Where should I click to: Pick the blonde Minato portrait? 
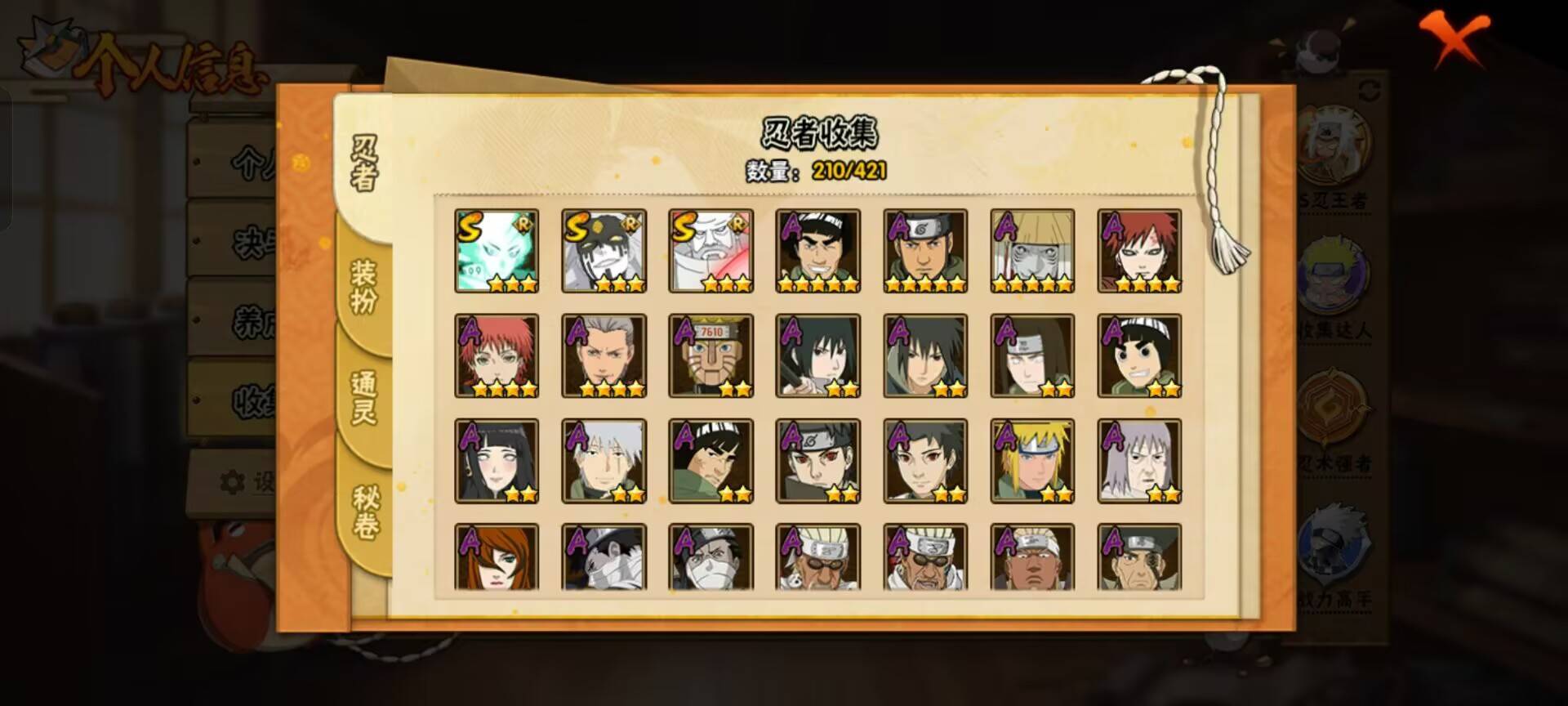pos(1032,461)
